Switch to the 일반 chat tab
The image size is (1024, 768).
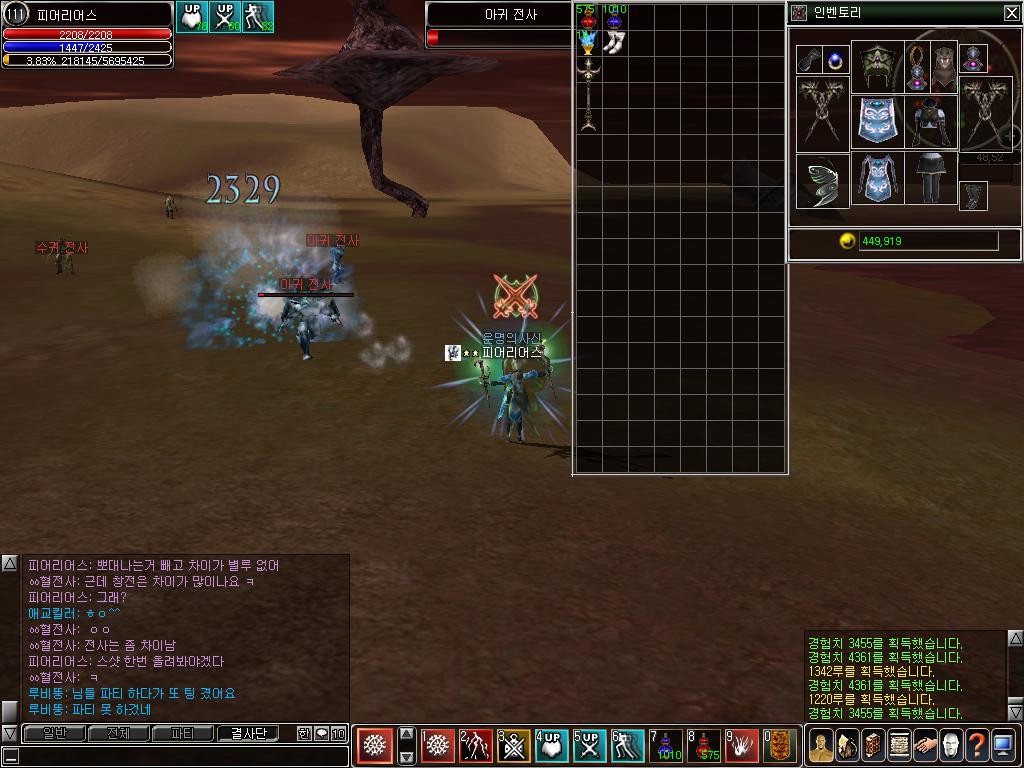click(x=54, y=734)
